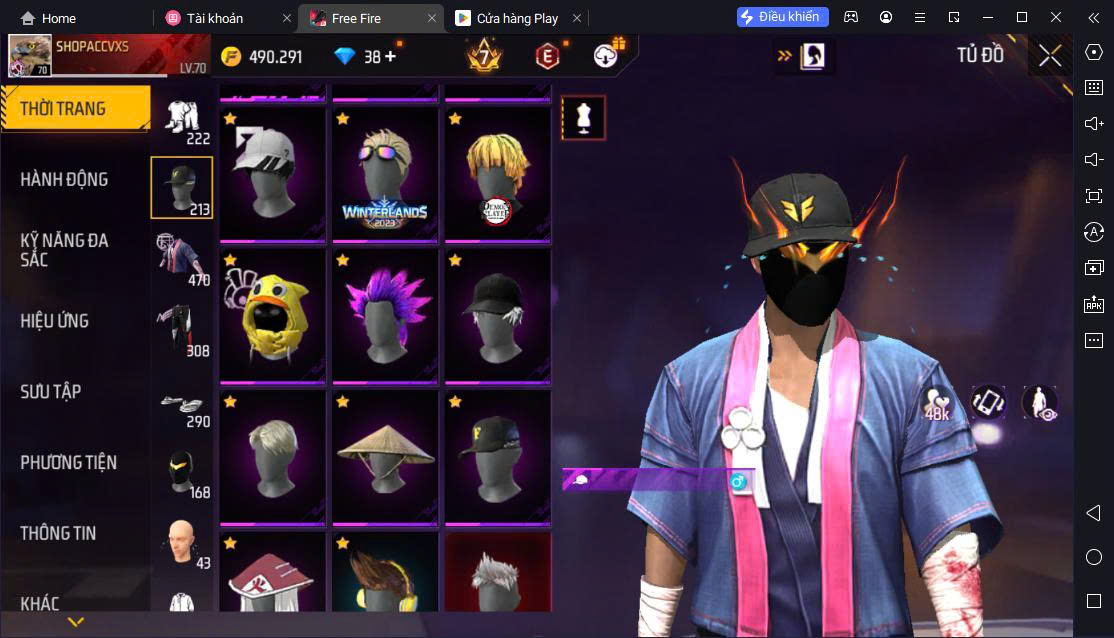The width and height of the screenshot is (1114, 638).
Task: Go to the SƯU TẬP tab
Action: [51, 392]
